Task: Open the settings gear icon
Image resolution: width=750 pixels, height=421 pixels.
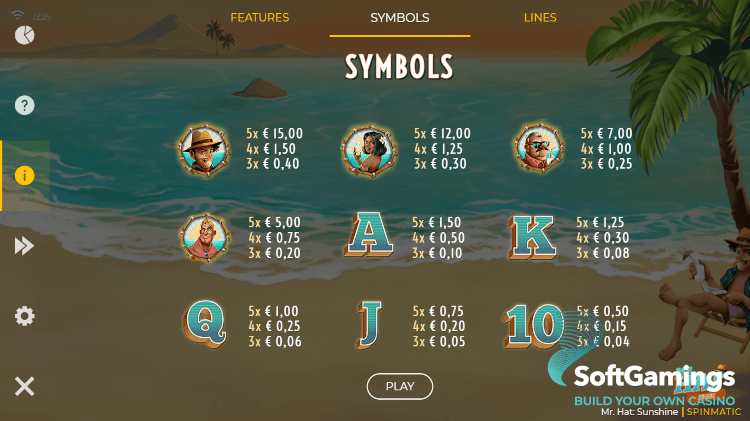Action: 25,316
